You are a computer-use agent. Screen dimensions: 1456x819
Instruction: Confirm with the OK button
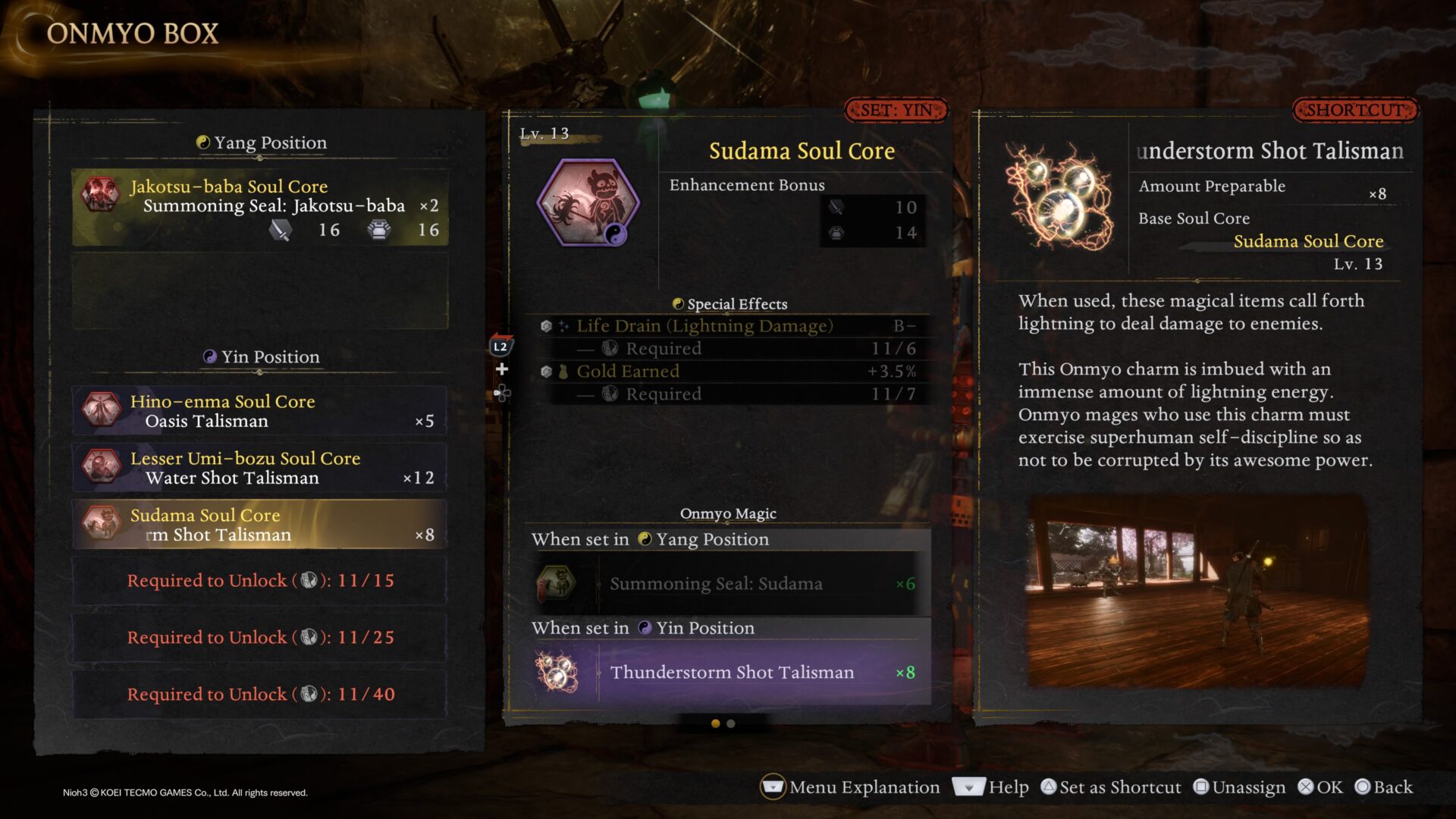click(1320, 787)
